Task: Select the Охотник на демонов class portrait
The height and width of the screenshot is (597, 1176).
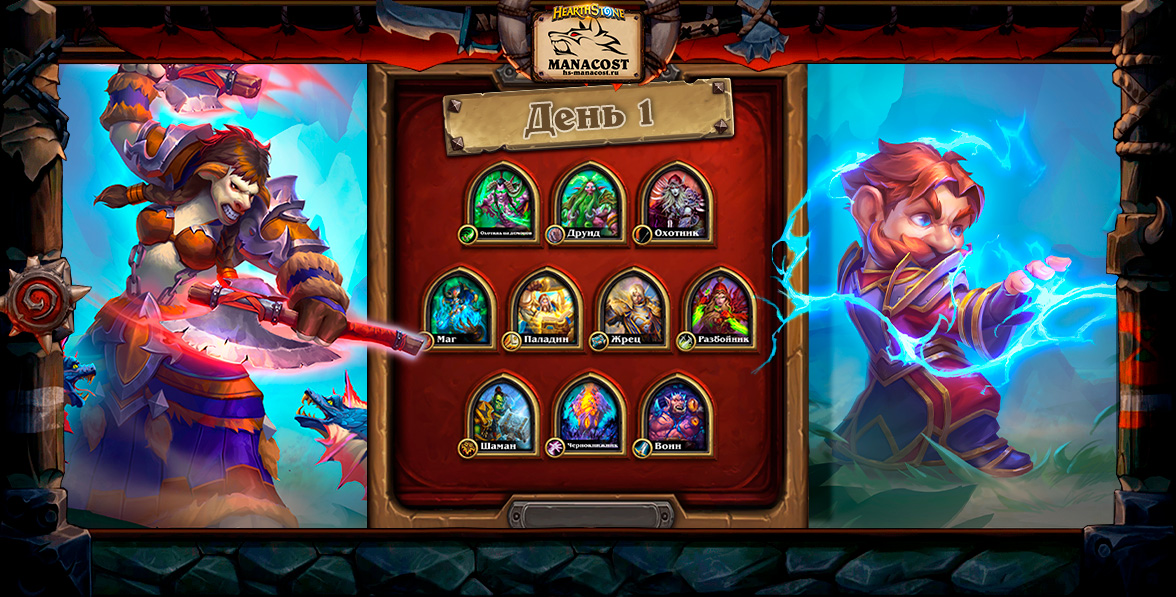Action: click(502, 200)
